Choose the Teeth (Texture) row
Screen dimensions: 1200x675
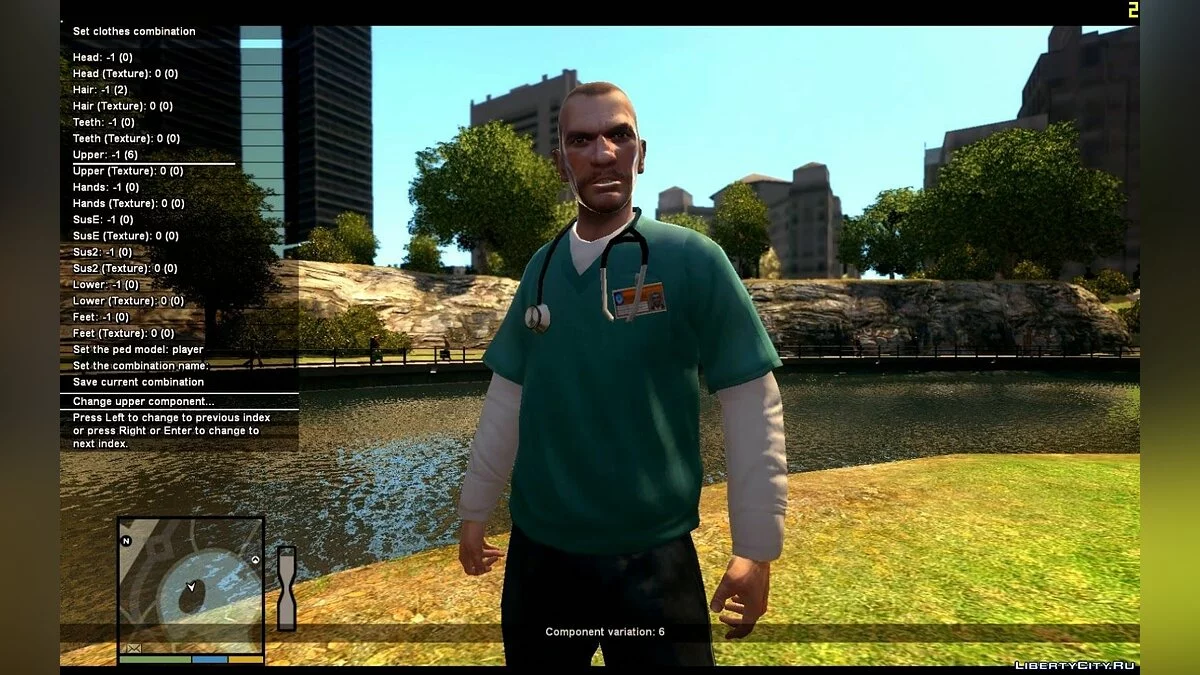pos(126,138)
